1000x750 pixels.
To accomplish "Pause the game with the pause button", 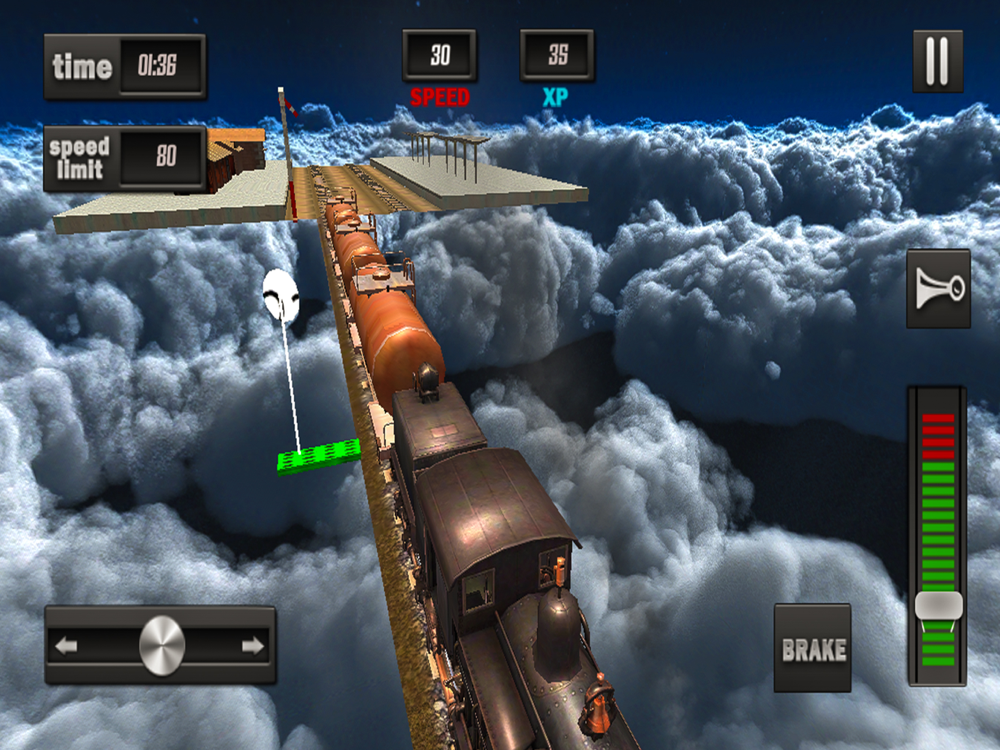I will pyautogui.click(x=937, y=61).
